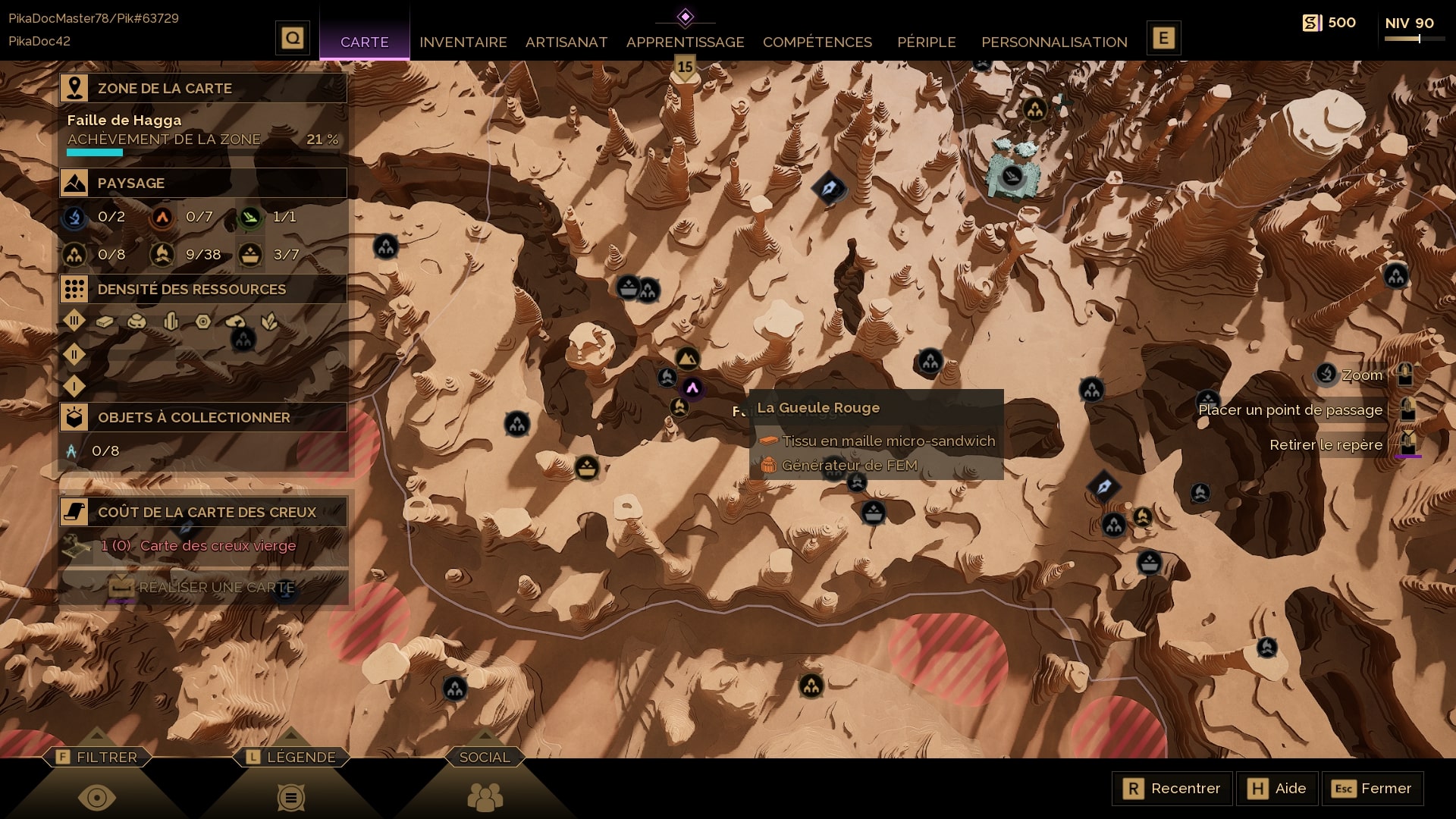Image resolution: width=1456 pixels, height=819 pixels.
Task: Click the Recentrer button
Action: point(1172,789)
